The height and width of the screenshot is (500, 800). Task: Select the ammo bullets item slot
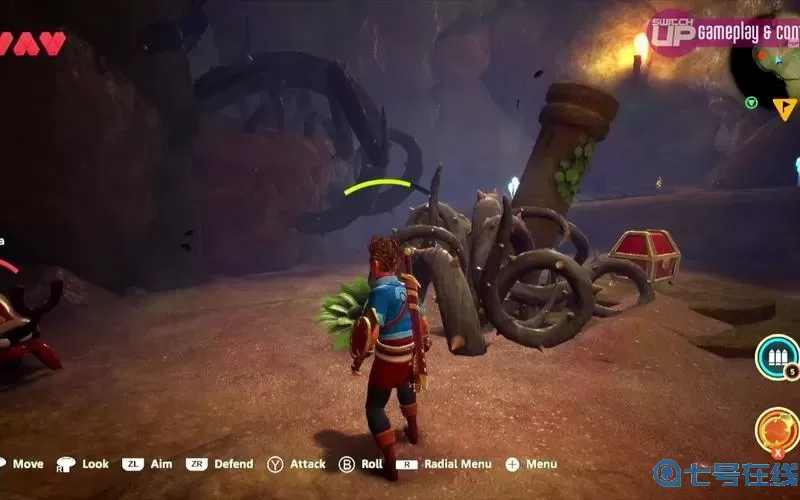774,356
